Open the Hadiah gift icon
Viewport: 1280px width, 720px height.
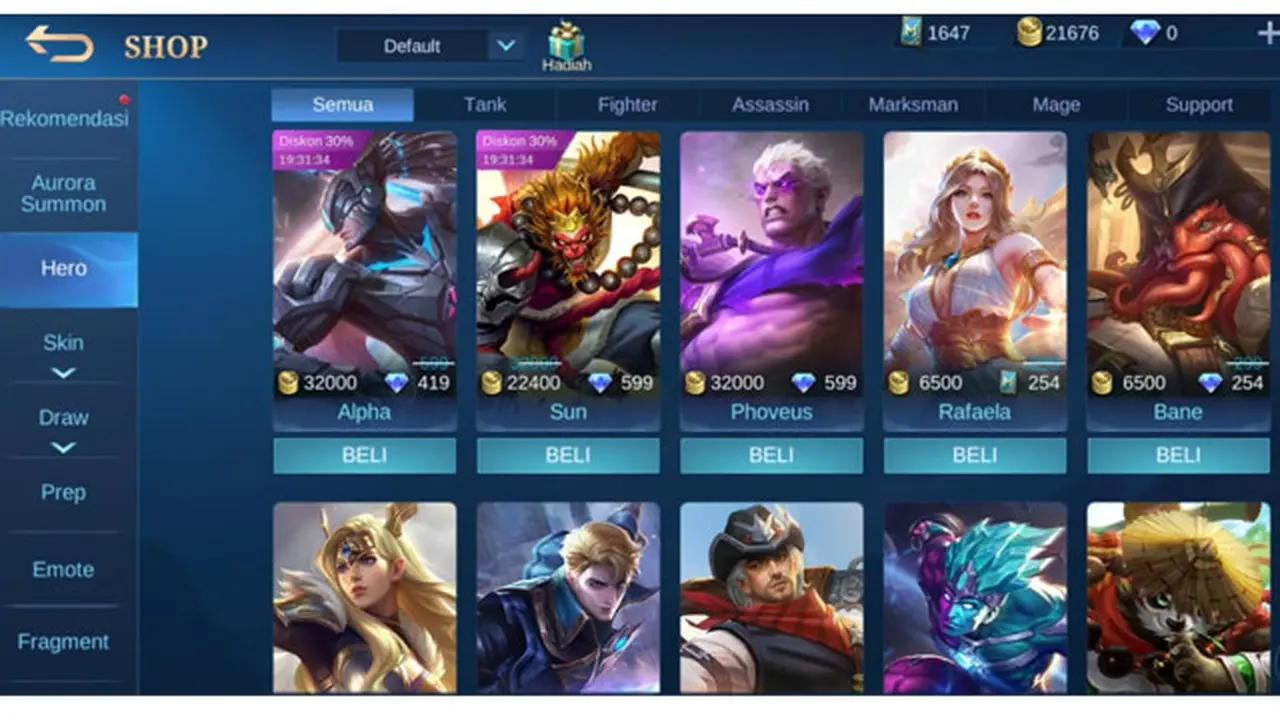[x=568, y=40]
